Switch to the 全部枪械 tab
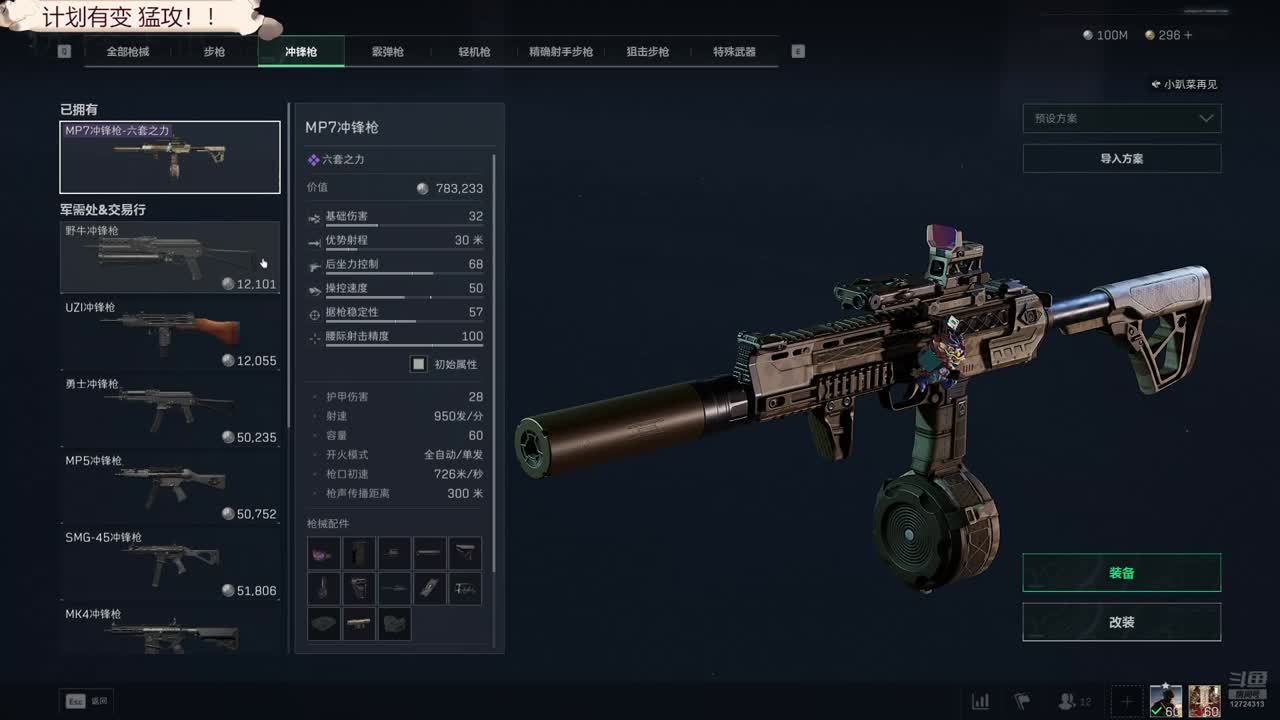 tap(128, 52)
